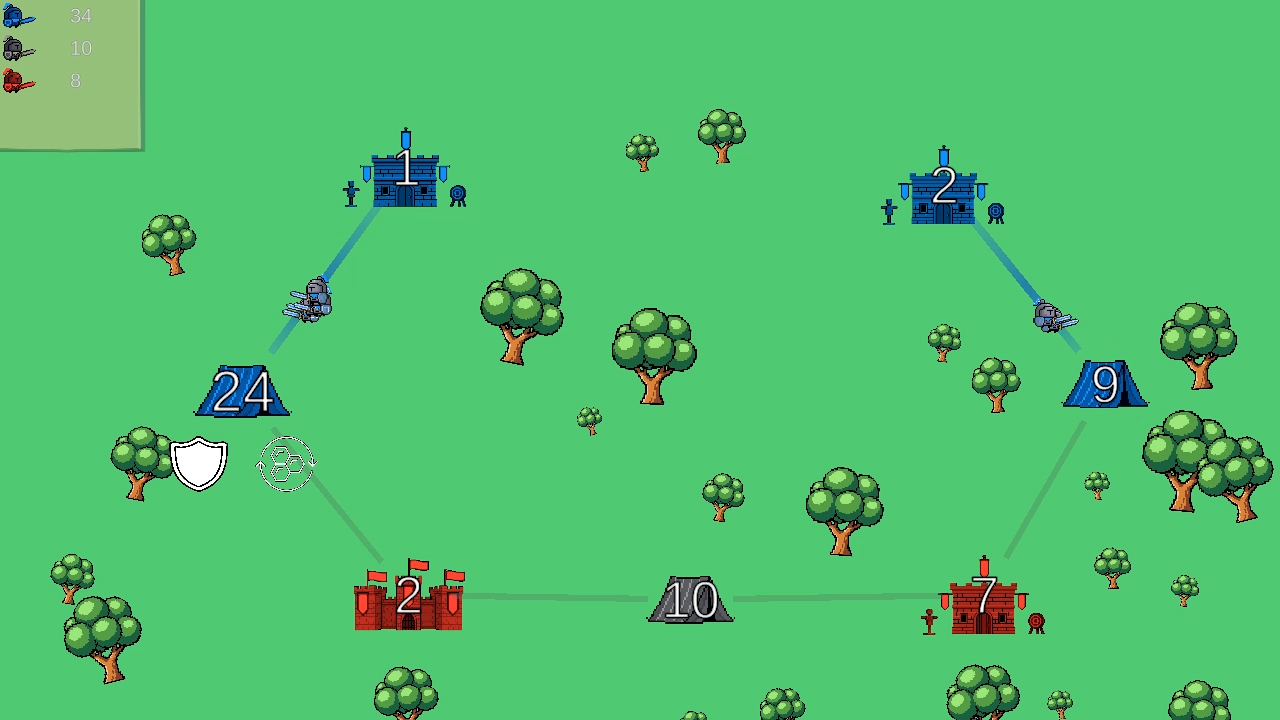Select the blue tent with 24 troops

coord(242,390)
